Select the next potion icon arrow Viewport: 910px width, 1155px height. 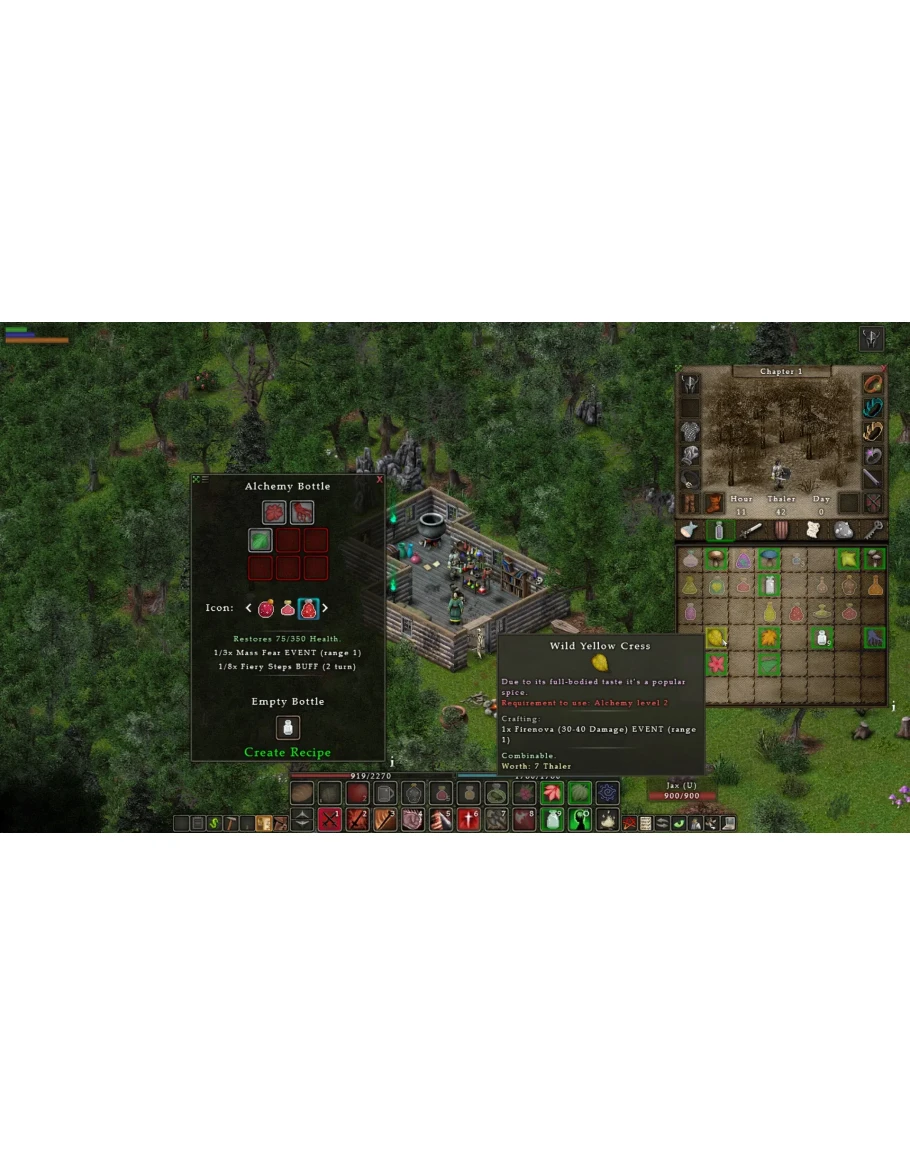click(x=325, y=608)
